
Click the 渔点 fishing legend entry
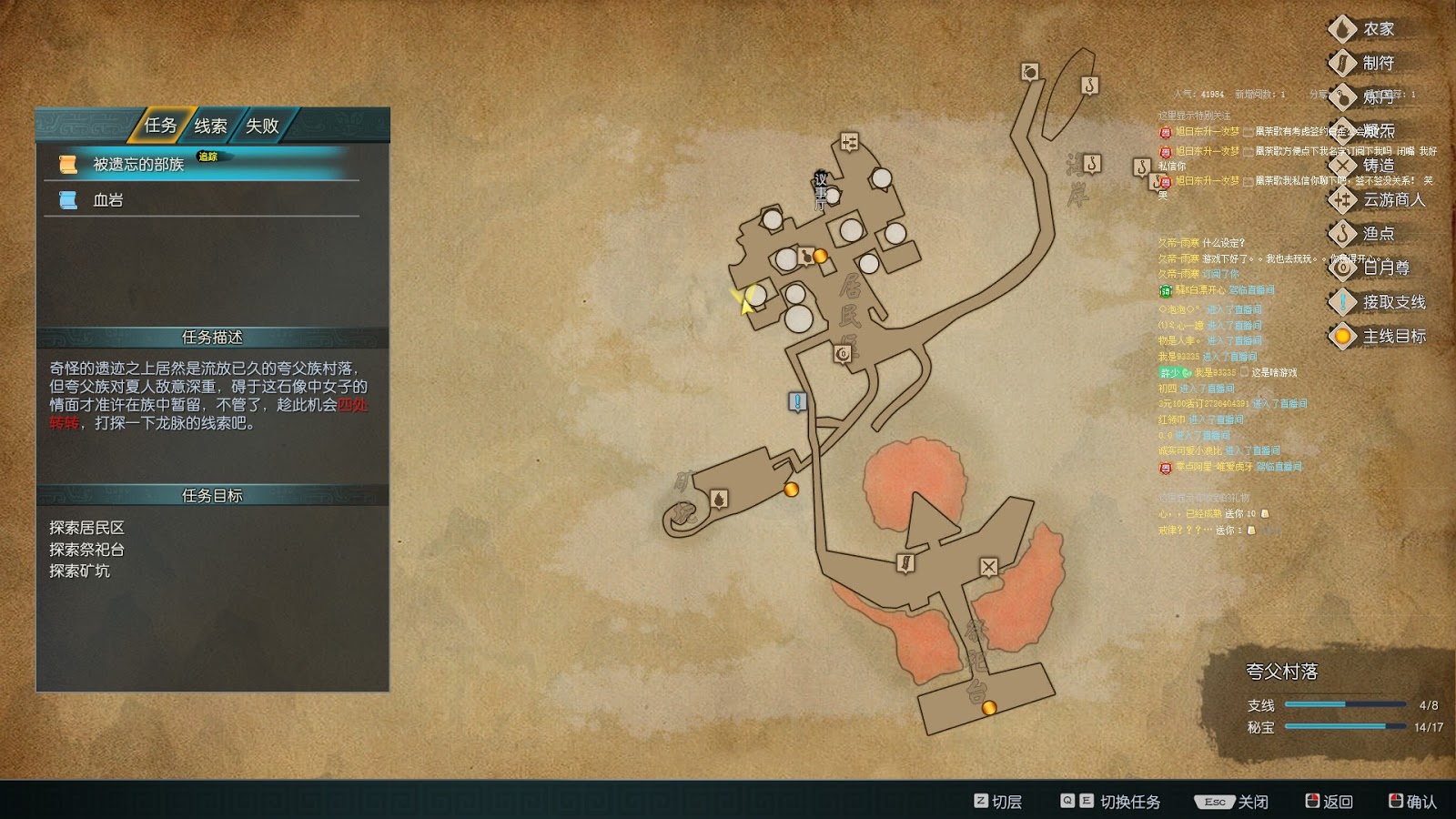(1378, 234)
